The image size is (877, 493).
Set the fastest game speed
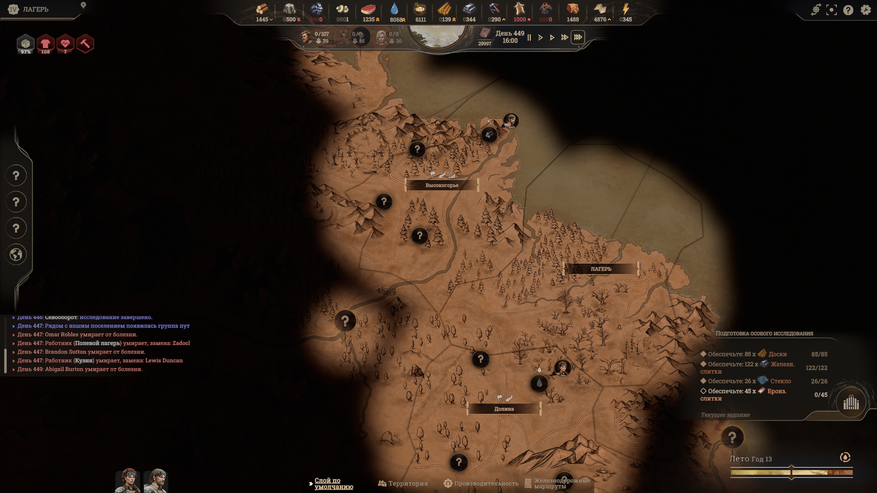click(577, 38)
